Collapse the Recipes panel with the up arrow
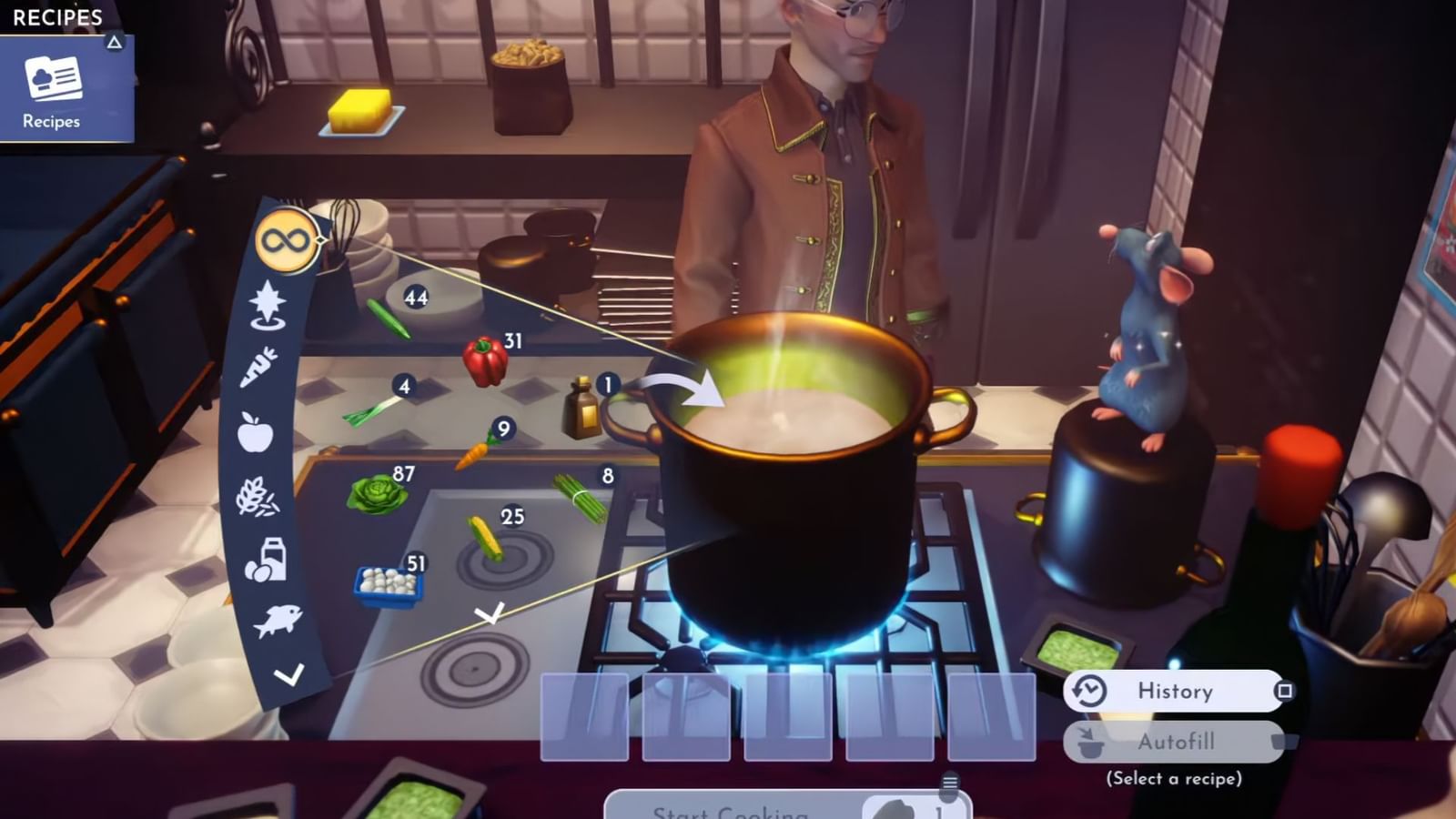1456x819 pixels. pyautogui.click(x=113, y=41)
